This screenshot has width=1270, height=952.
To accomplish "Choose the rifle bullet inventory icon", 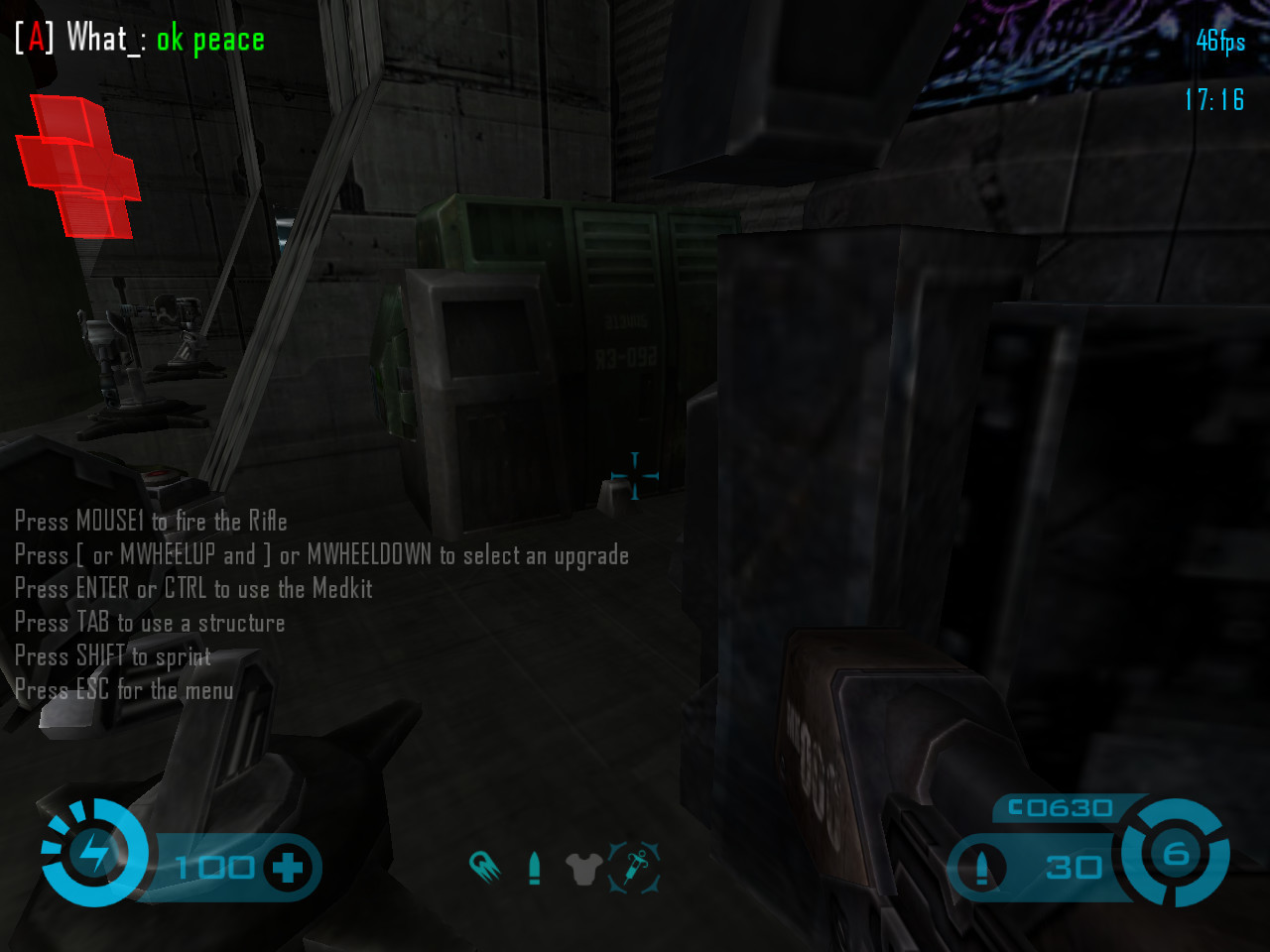I will point(535,868).
